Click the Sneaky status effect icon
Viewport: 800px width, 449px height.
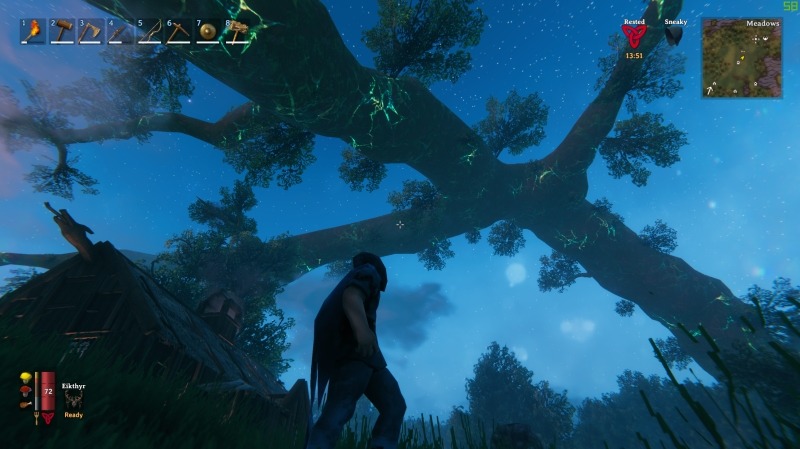tap(675, 35)
